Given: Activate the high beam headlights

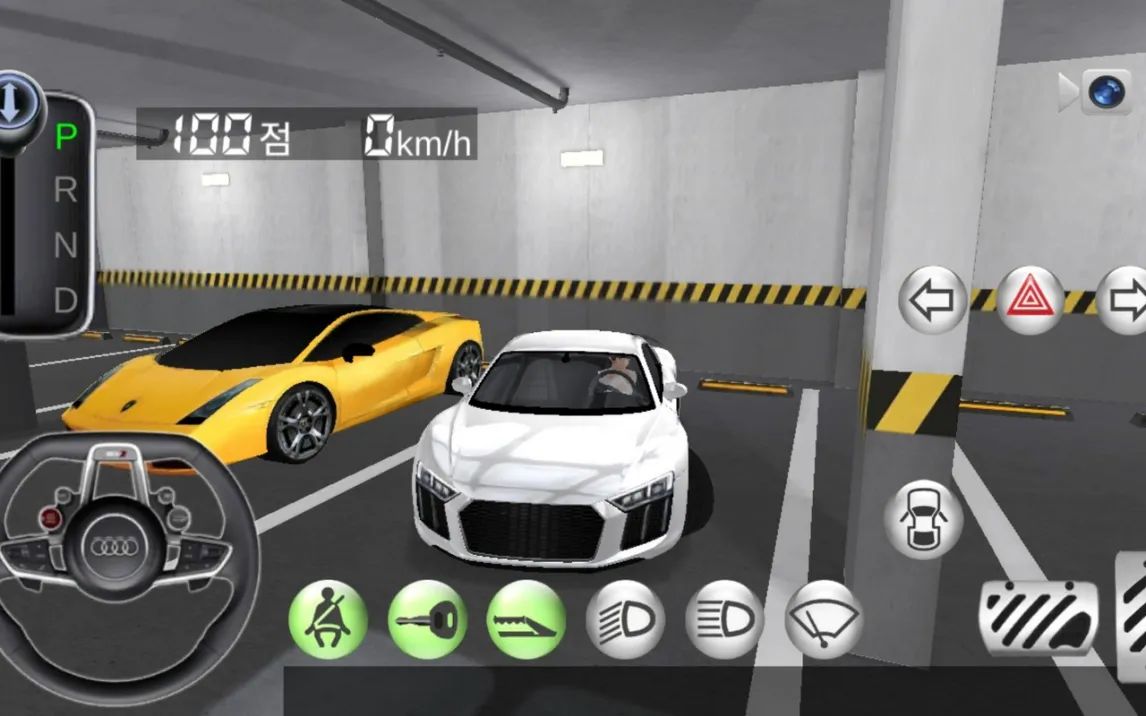Looking at the screenshot, I should coord(724,620).
